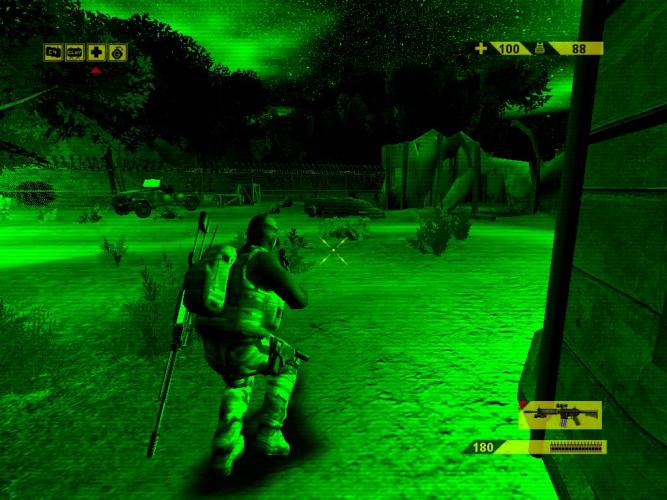The width and height of the screenshot is (667, 500).
Task: Select the Claymore mine item icon
Action: 74,52
